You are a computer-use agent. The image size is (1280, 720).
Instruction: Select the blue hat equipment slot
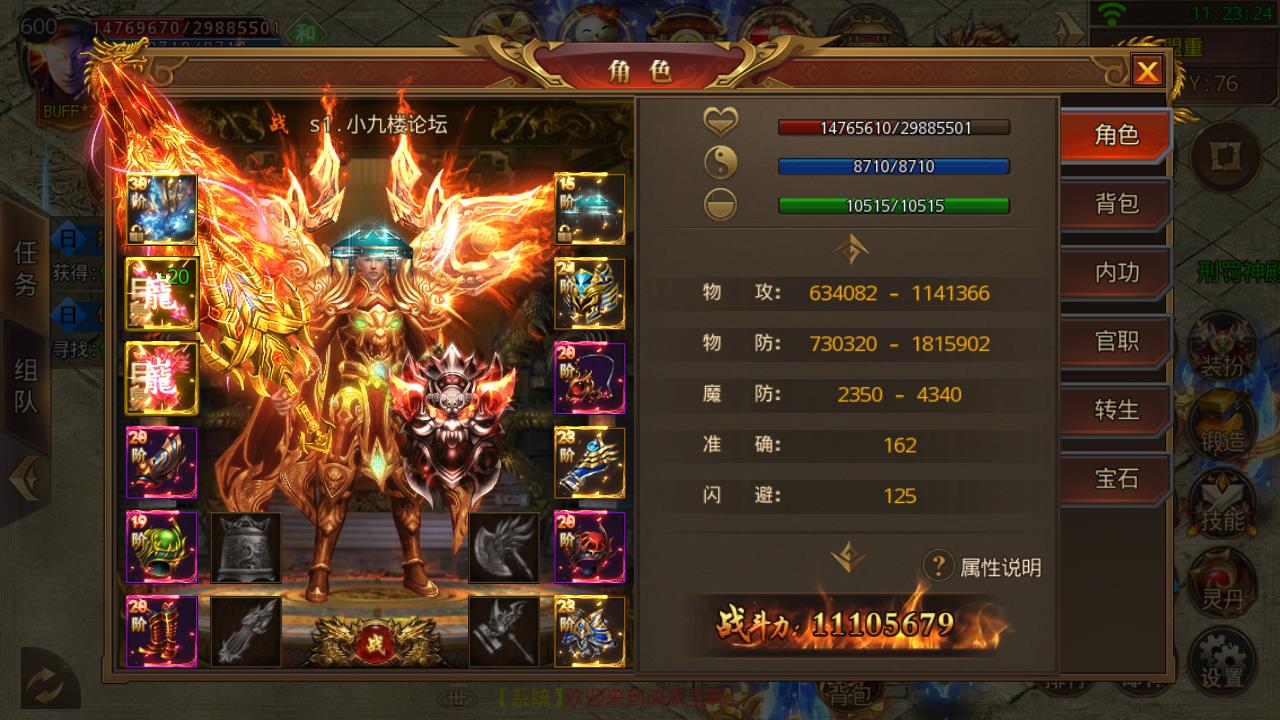[590, 209]
